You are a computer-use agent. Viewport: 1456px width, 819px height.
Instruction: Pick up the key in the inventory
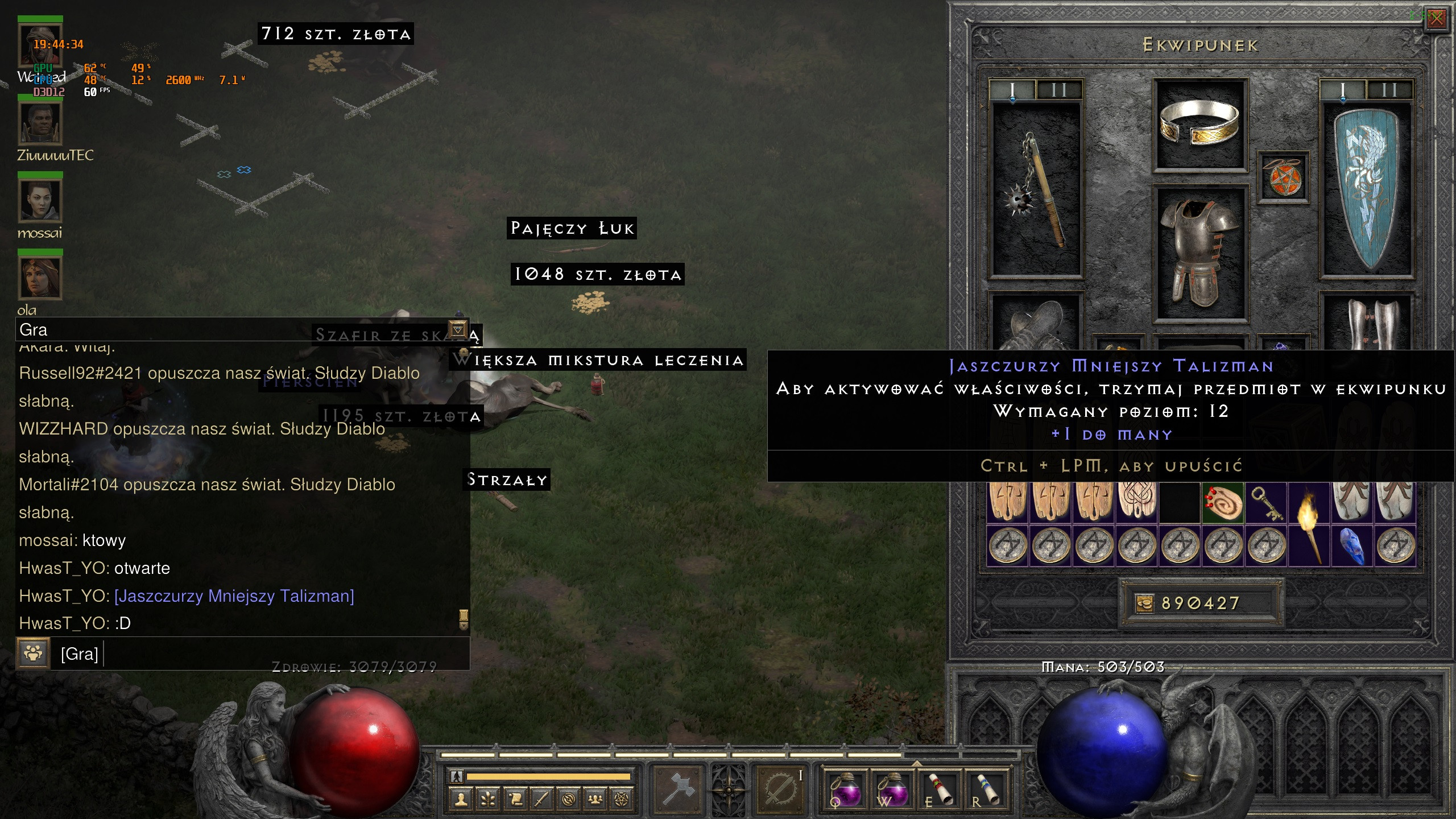pyautogui.click(x=1266, y=503)
